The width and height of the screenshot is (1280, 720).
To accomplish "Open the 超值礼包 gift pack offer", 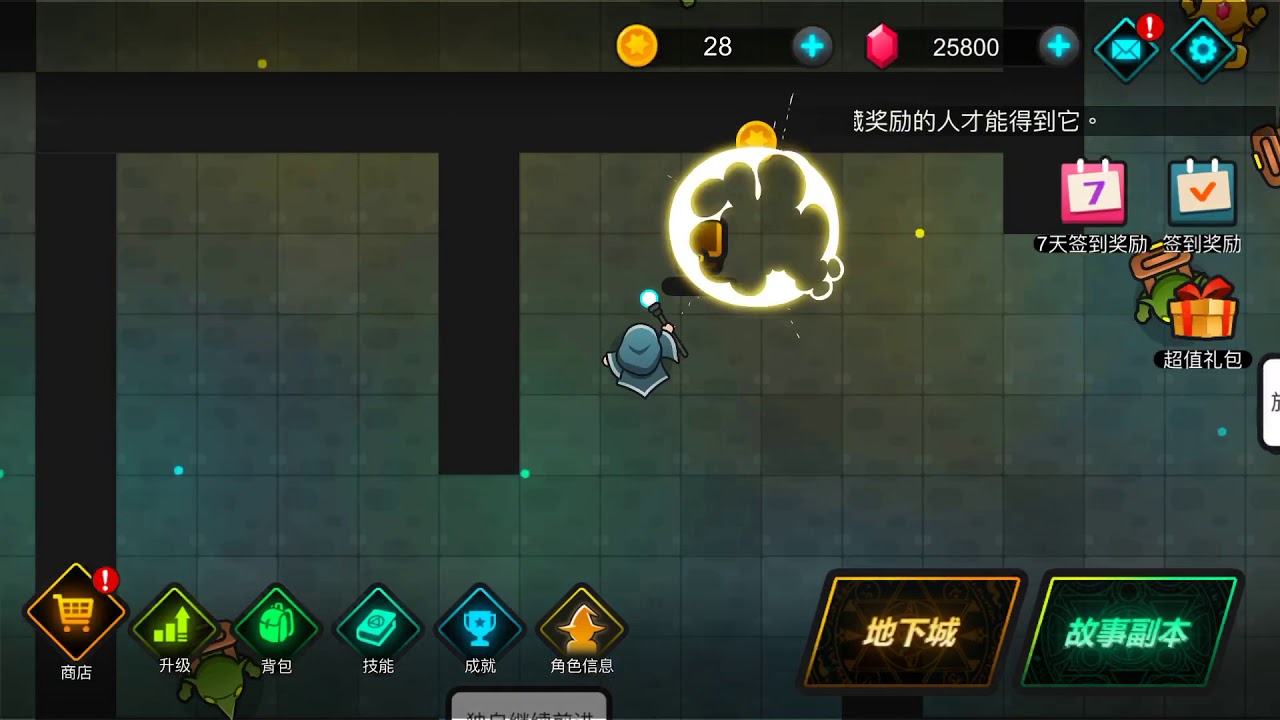I will [x=1202, y=312].
